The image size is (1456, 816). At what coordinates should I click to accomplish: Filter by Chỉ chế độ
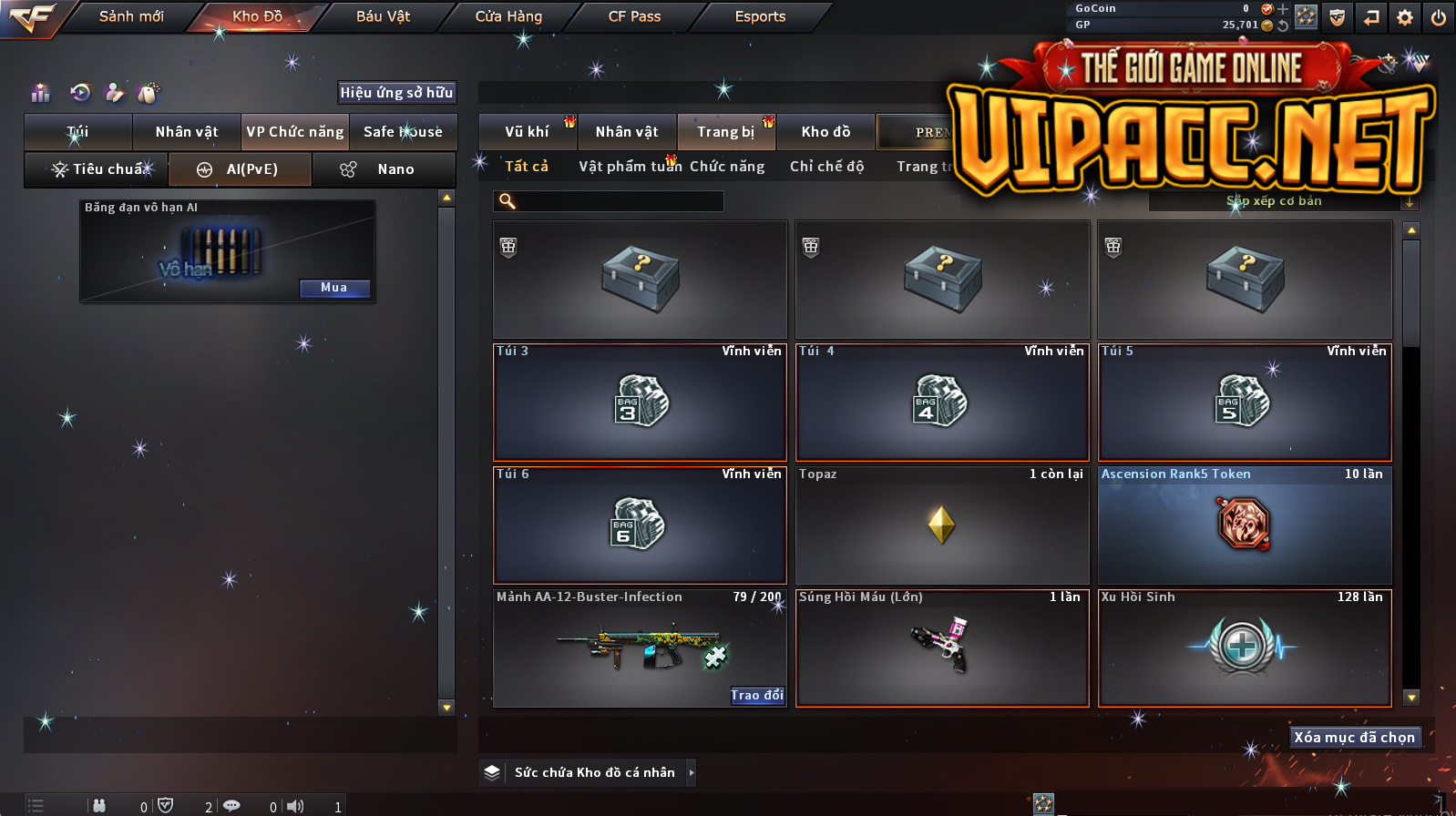tap(826, 167)
